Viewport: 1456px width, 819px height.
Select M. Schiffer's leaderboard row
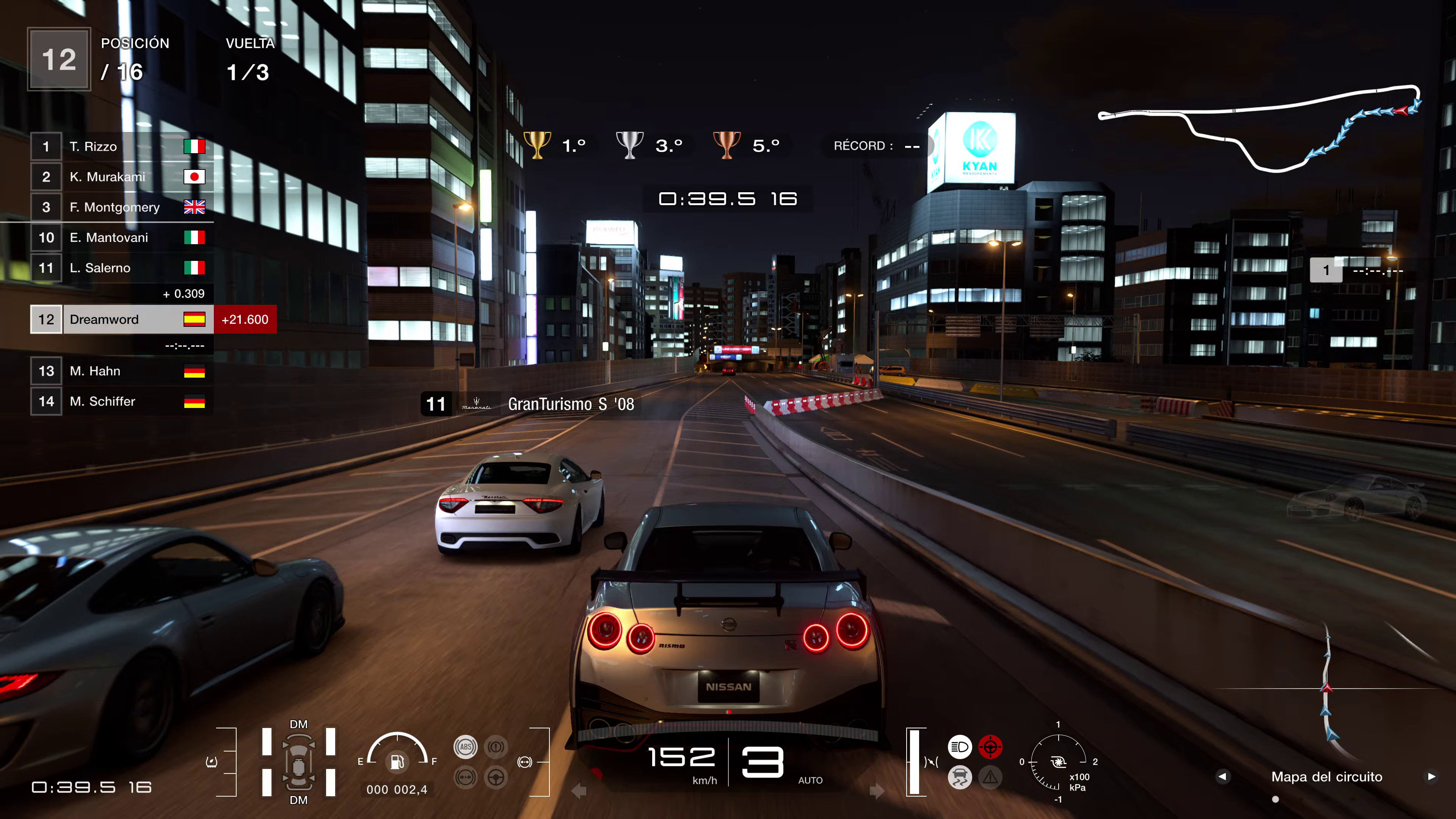tap(121, 402)
